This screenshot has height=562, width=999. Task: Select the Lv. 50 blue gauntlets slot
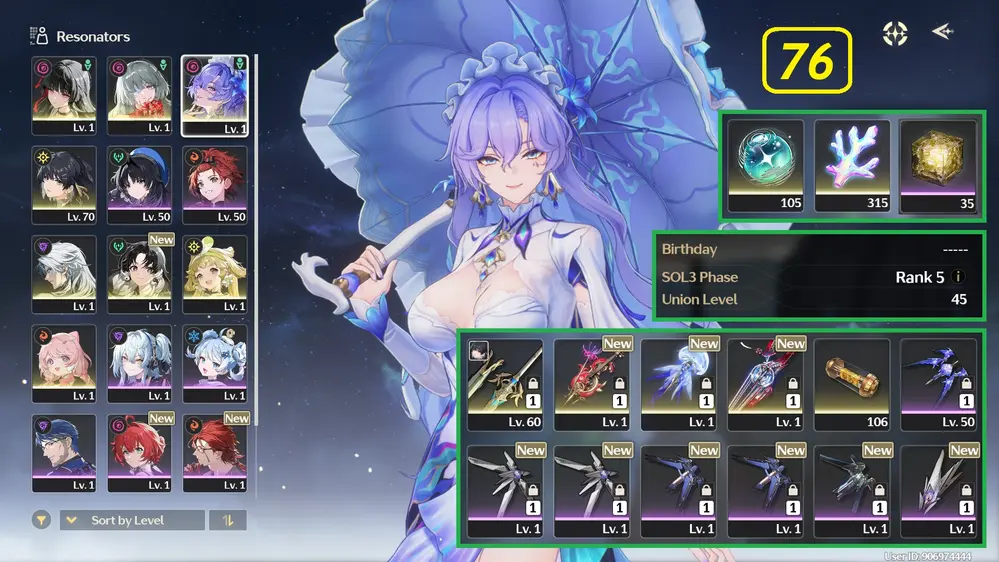coord(938,383)
